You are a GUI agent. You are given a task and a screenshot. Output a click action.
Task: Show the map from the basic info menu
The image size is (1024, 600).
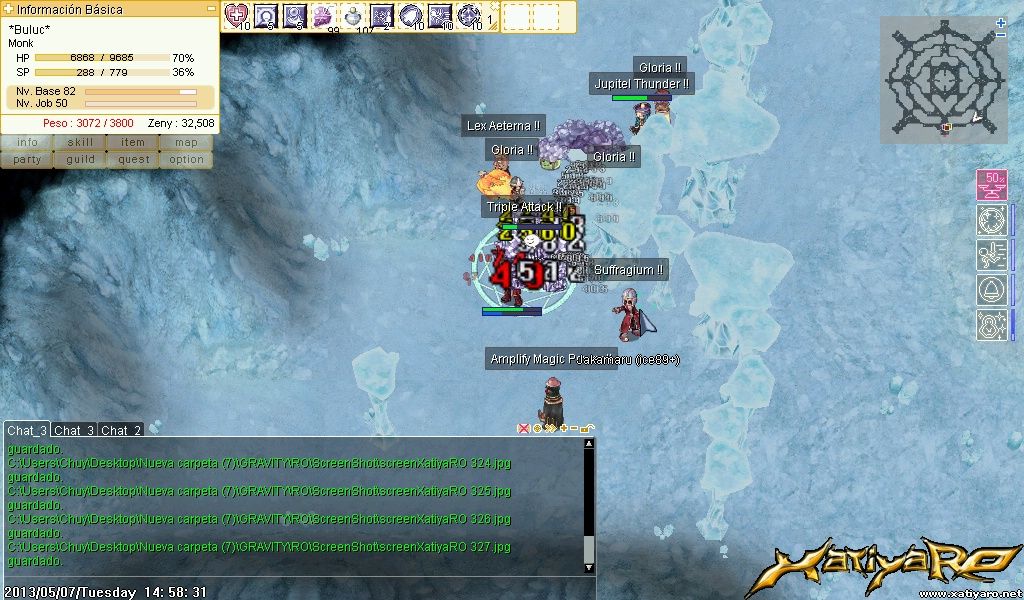(186, 143)
